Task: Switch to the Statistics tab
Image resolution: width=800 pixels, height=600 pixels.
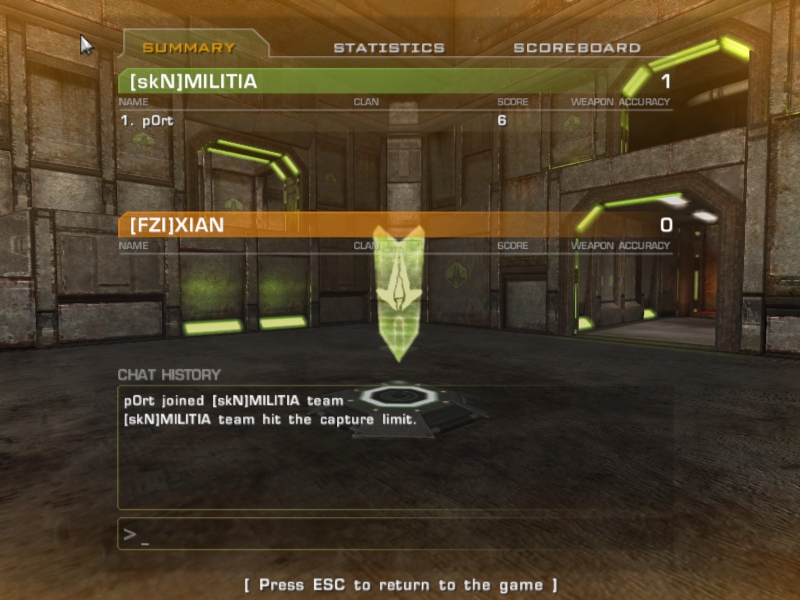Action: [x=389, y=47]
